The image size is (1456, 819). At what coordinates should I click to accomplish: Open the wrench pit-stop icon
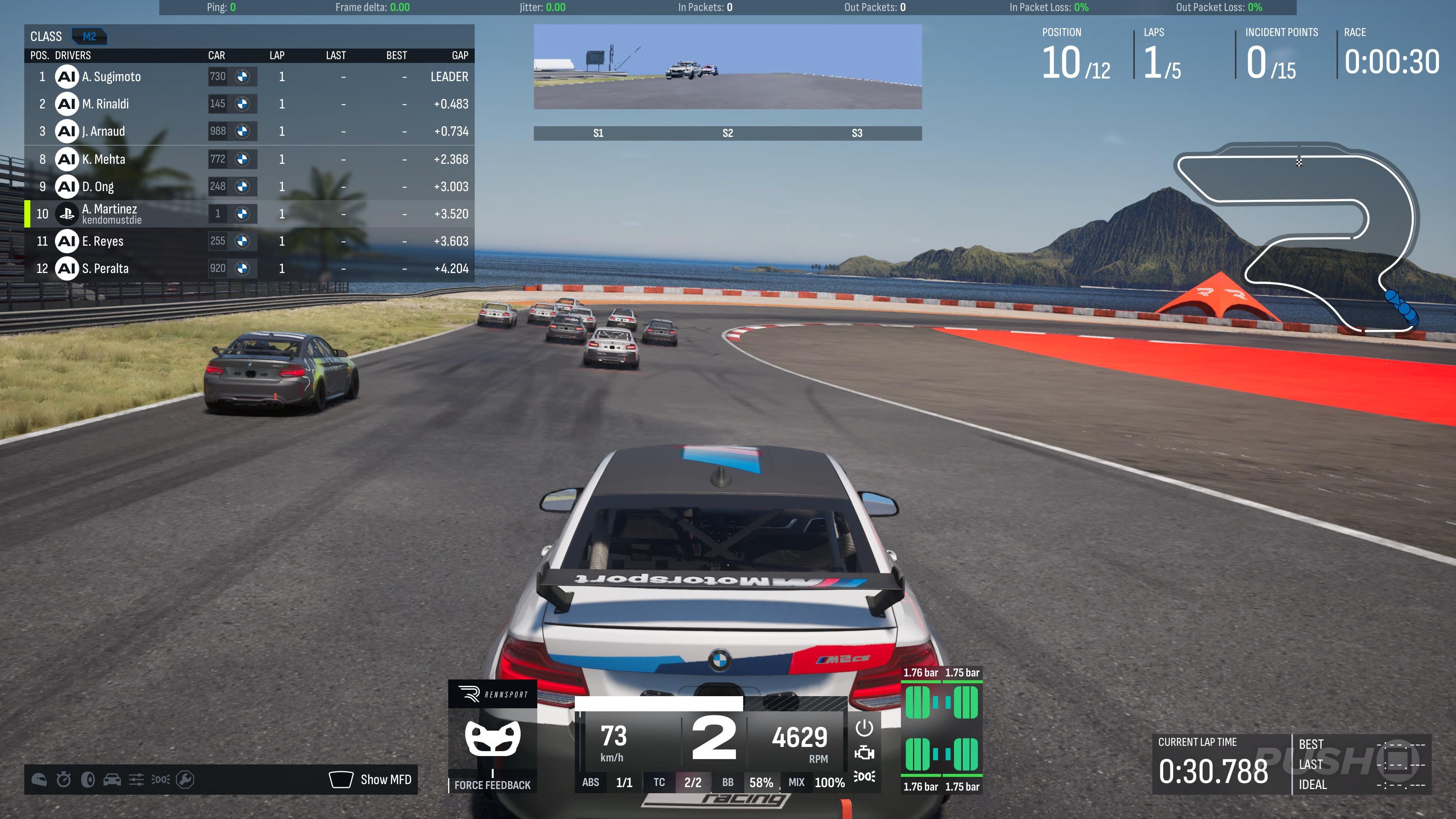pyautogui.click(x=185, y=780)
